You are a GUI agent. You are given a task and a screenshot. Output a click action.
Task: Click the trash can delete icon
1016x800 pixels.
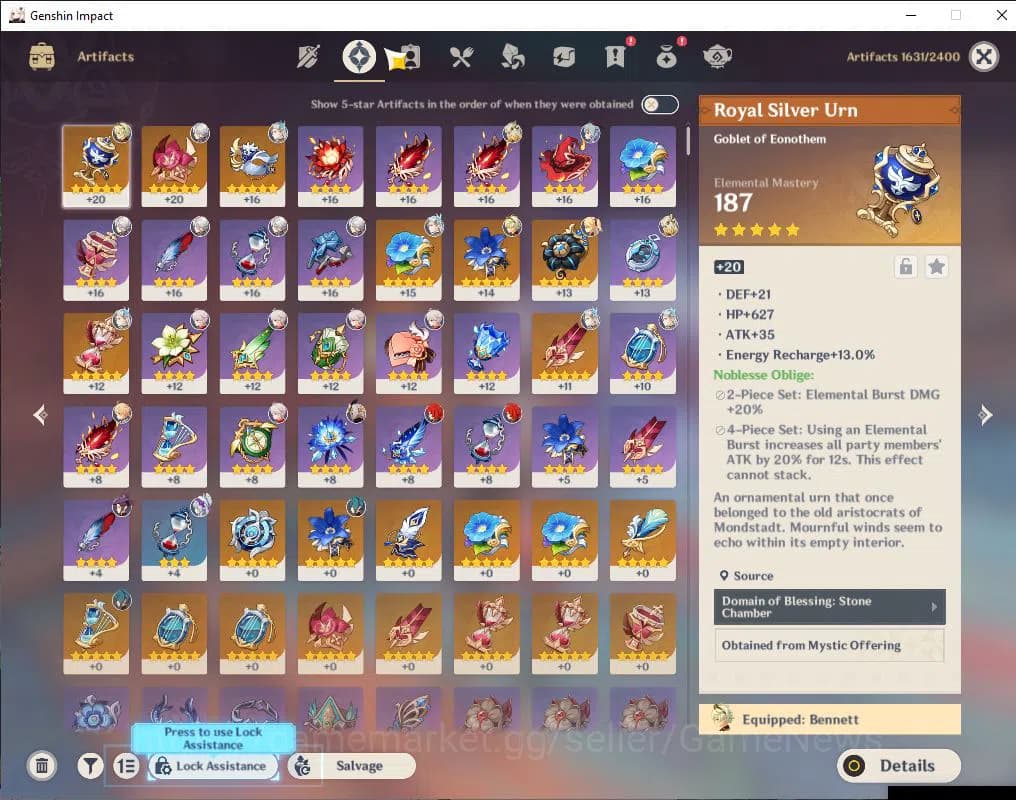(x=42, y=766)
